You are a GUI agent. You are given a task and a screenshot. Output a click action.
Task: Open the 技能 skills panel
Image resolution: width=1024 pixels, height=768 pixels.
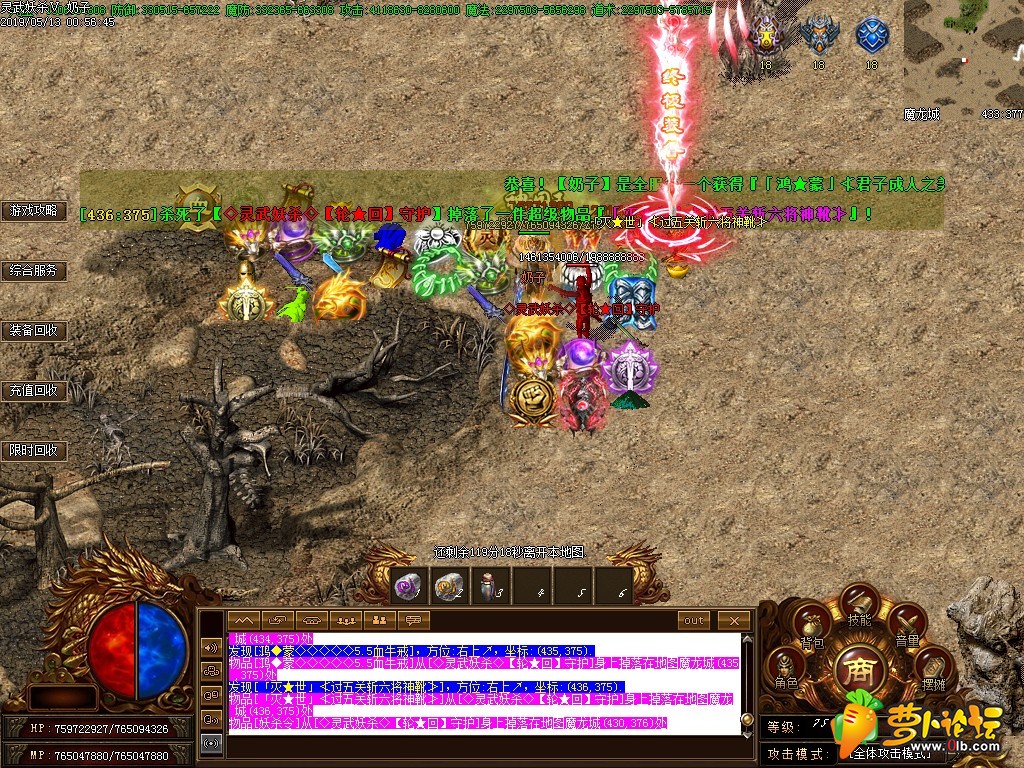[859, 603]
